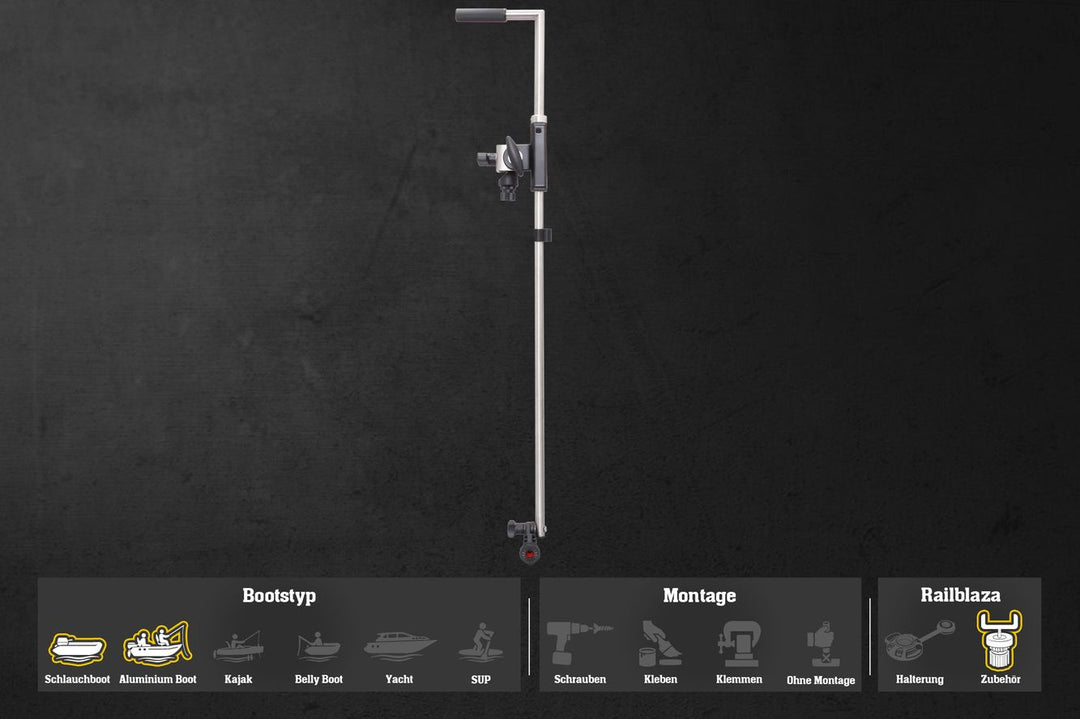
Task: Choose the Yacht boat type
Action: coord(399,645)
